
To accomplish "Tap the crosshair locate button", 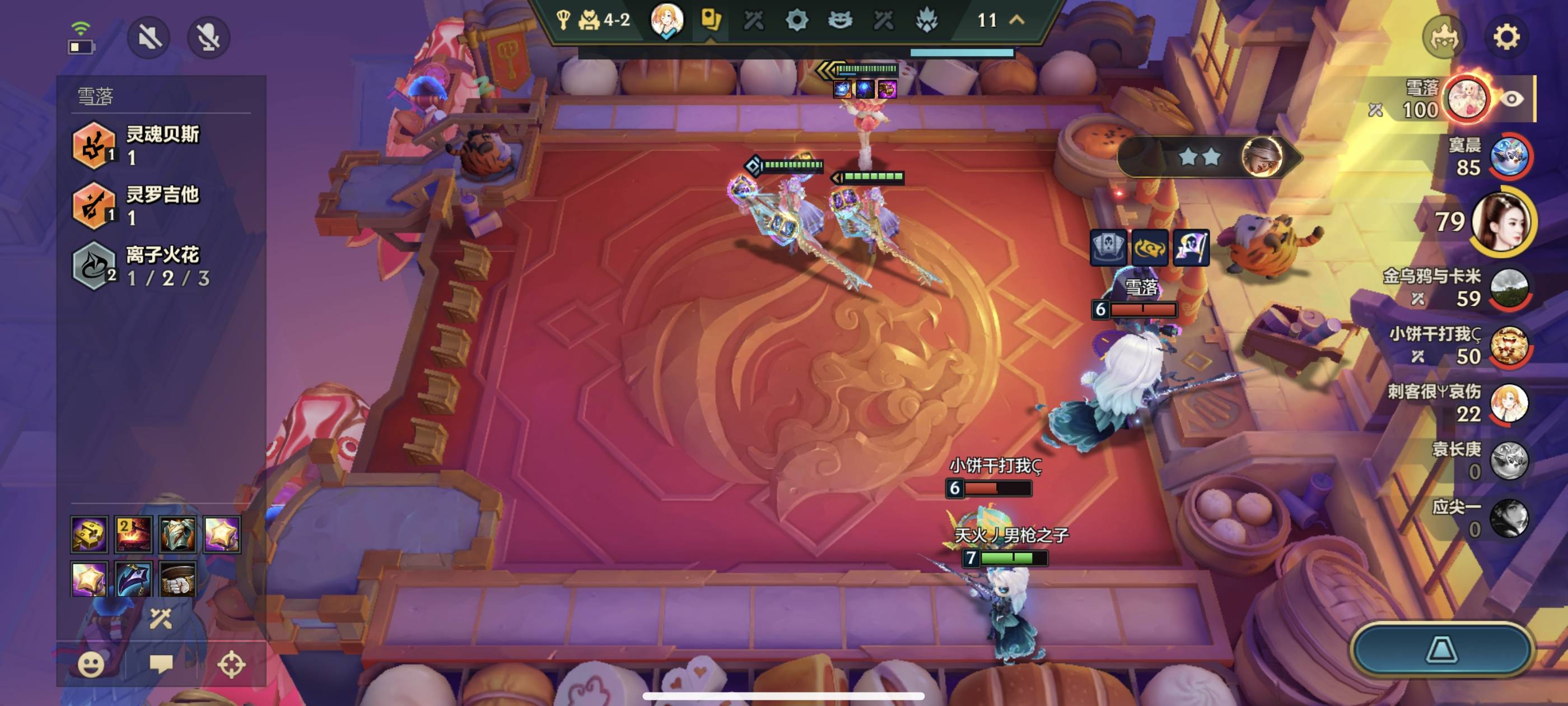I will (231, 664).
